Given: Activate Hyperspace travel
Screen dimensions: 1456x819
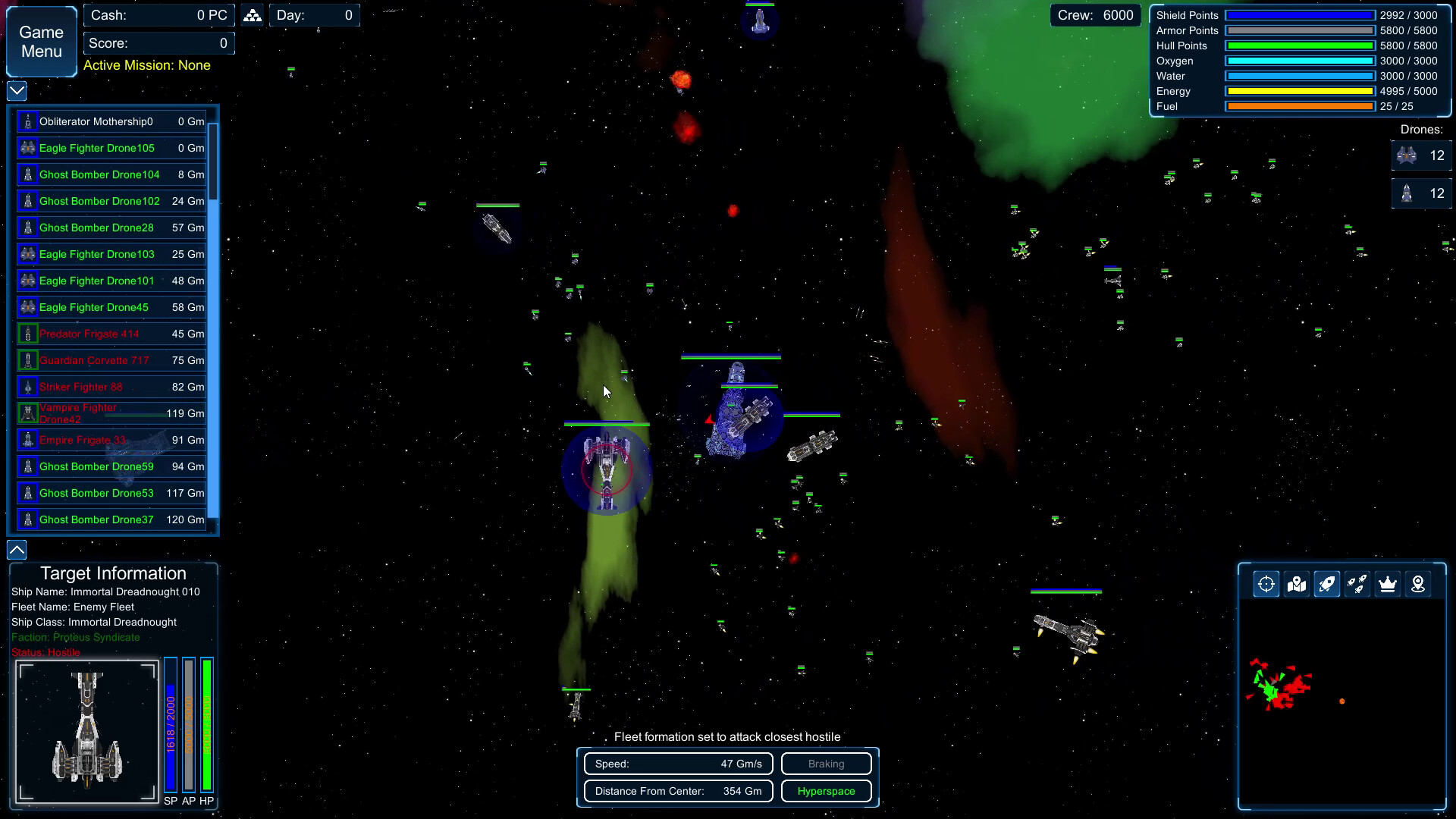Looking at the screenshot, I should click(x=826, y=791).
